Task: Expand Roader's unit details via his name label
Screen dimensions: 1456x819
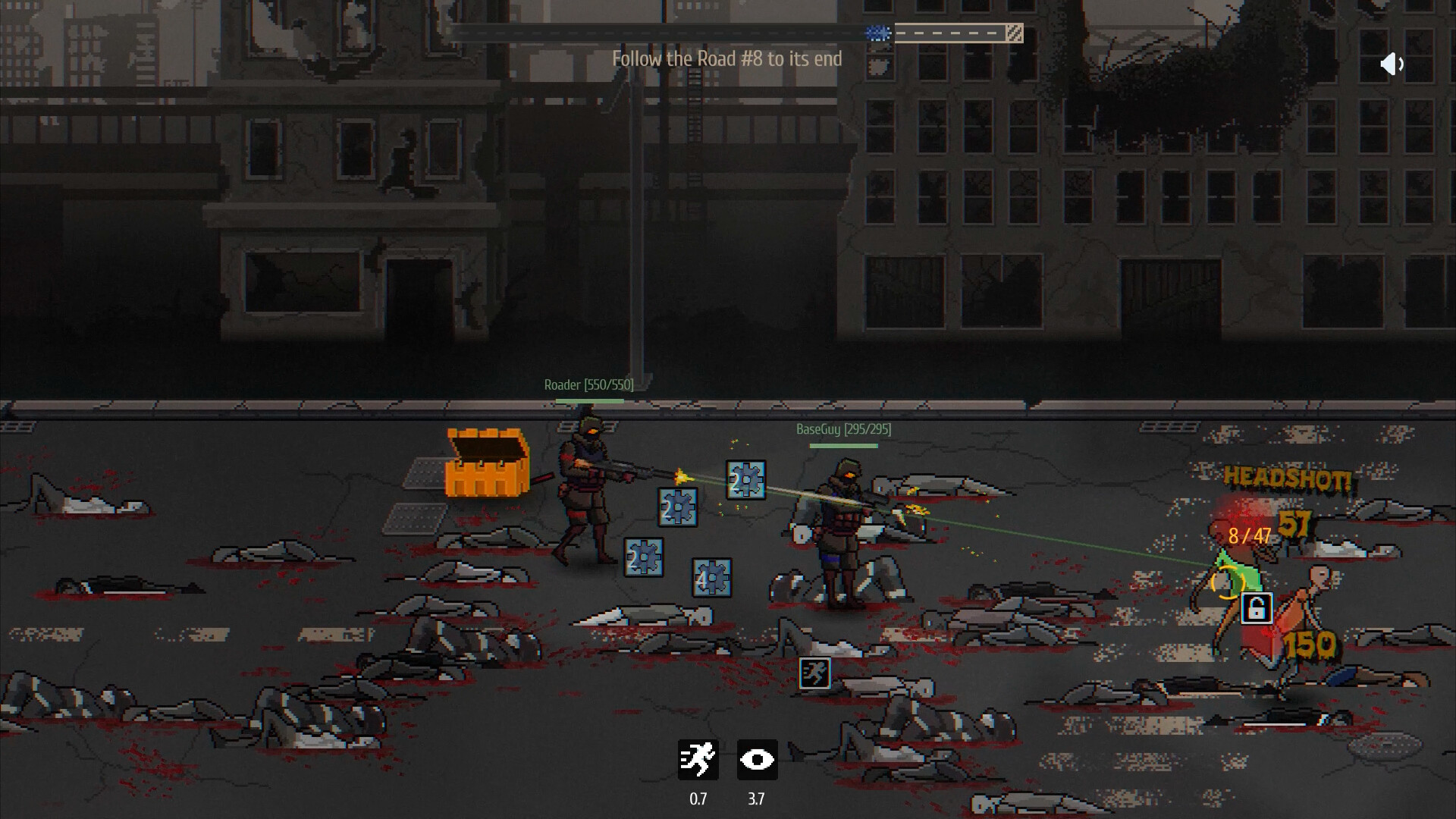Action: coord(588,384)
